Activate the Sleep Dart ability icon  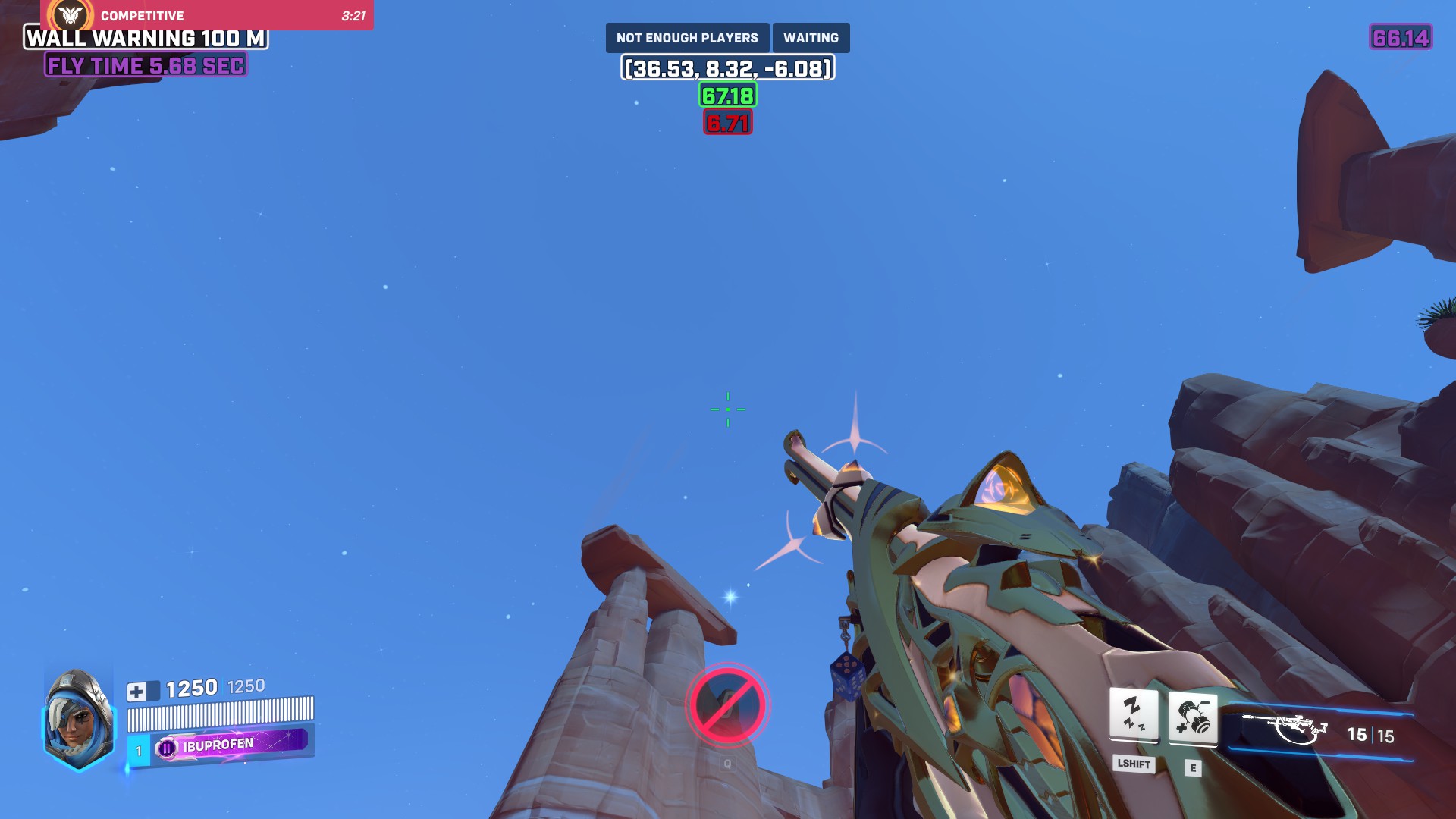tap(1134, 714)
